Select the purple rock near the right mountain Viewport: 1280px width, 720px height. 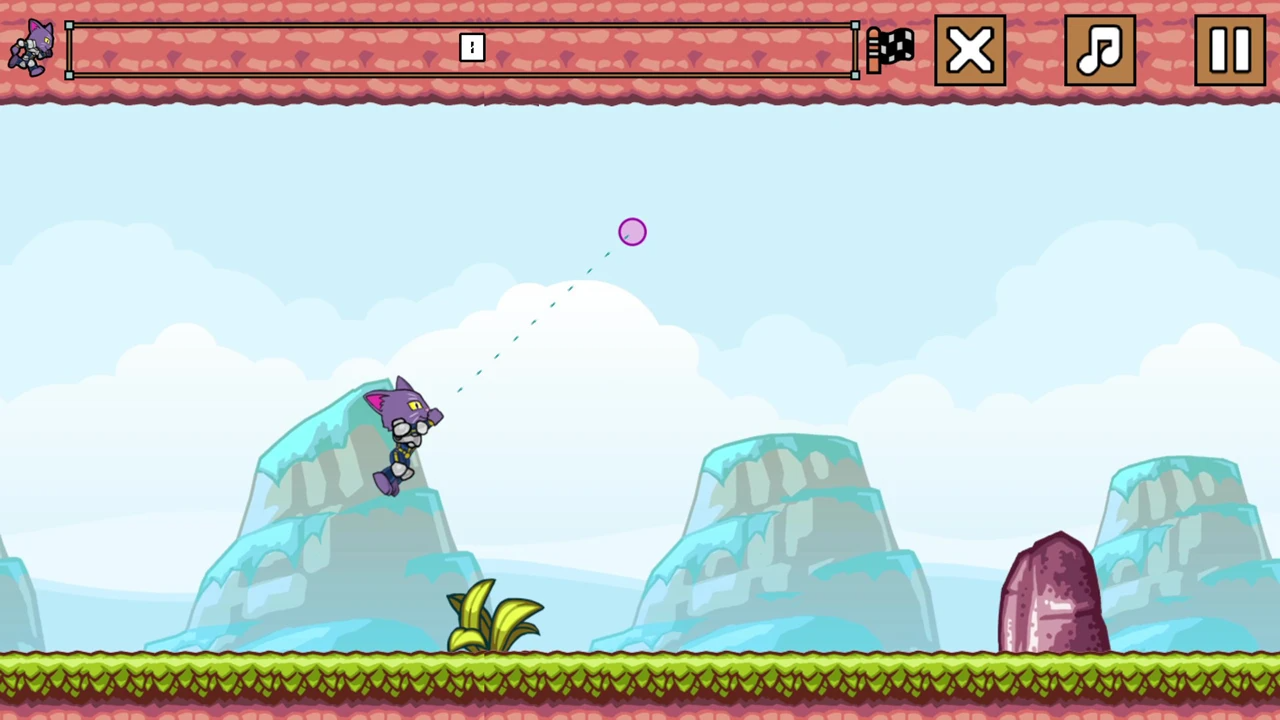click(x=1055, y=590)
